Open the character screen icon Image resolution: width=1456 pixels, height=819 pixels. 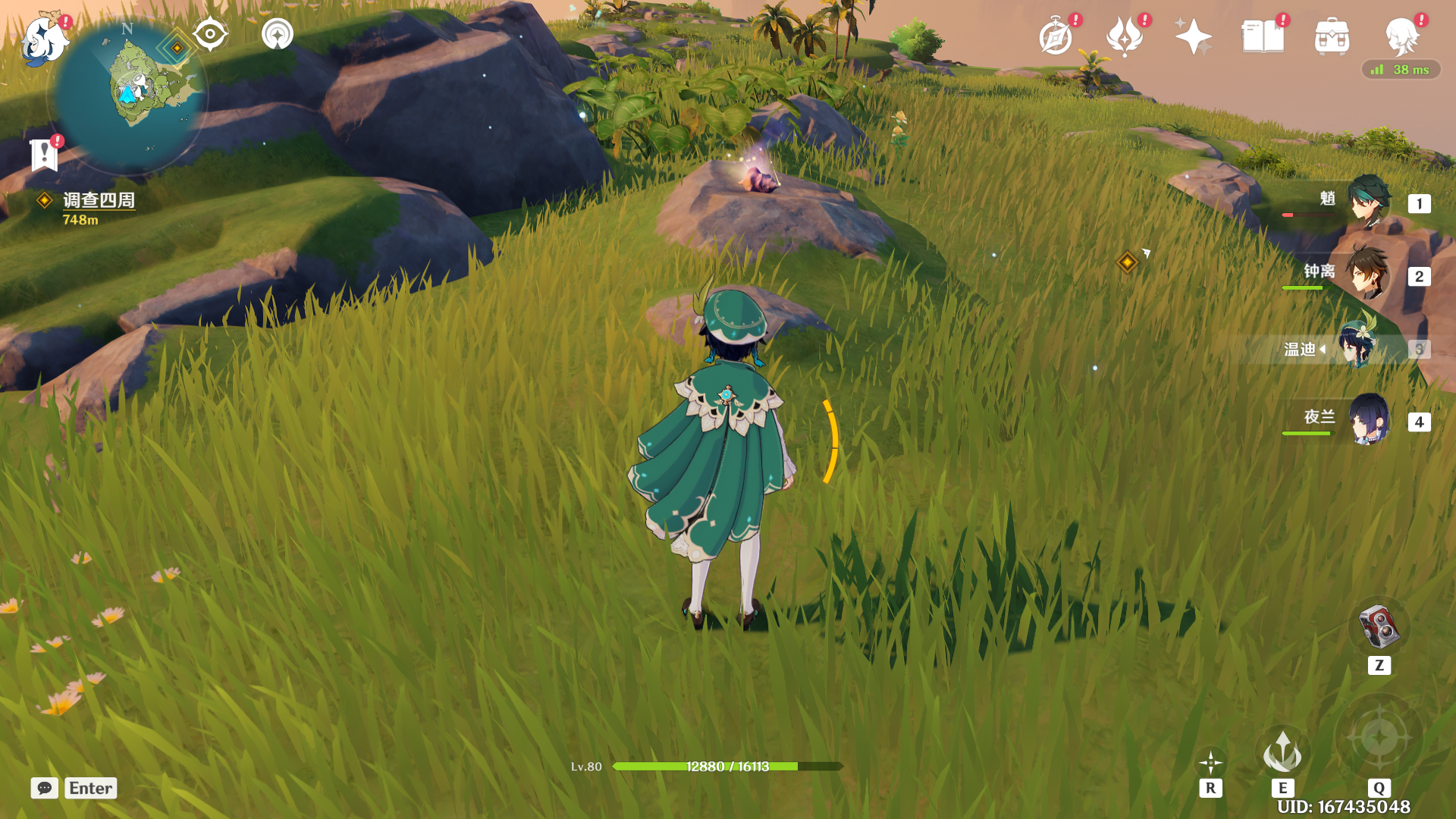tap(1401, 36)
